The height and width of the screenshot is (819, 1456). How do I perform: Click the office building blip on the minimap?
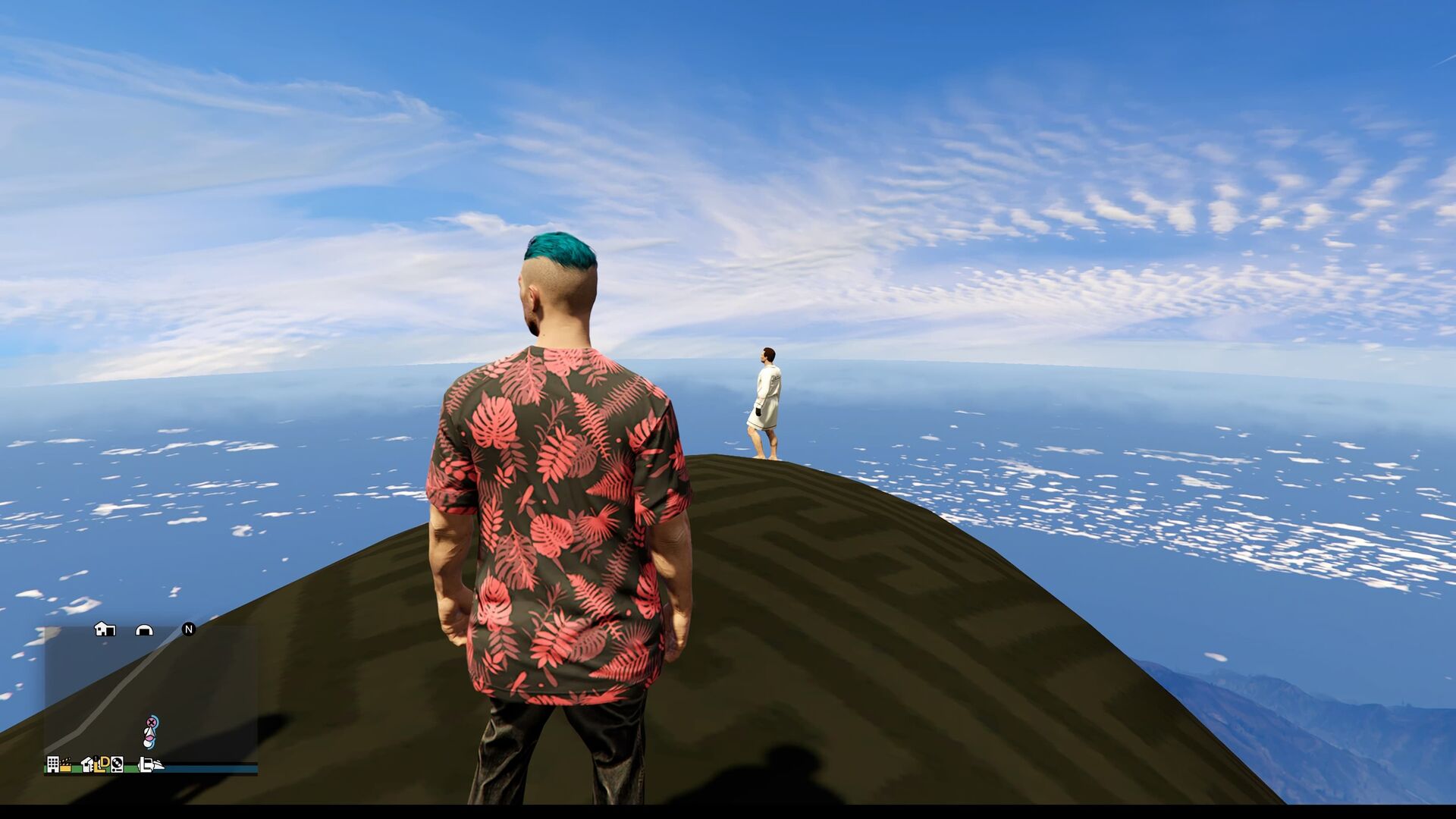(53, 765)
